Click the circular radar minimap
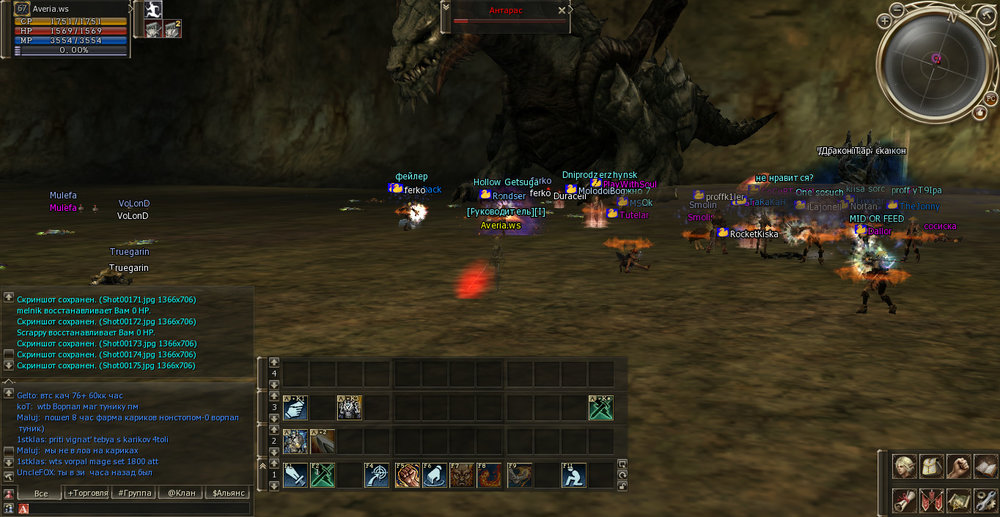This screenshot has height=517, width=1000. pos(936,58)
